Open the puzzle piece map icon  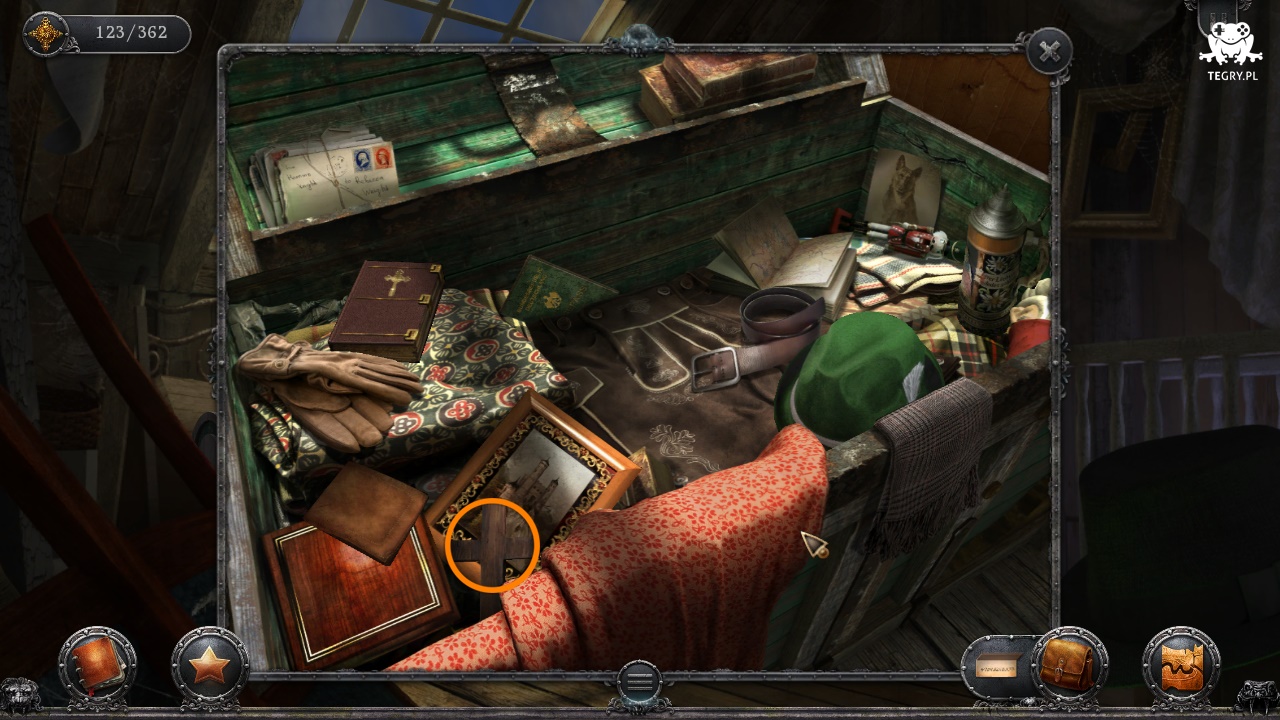[1181, 664]
